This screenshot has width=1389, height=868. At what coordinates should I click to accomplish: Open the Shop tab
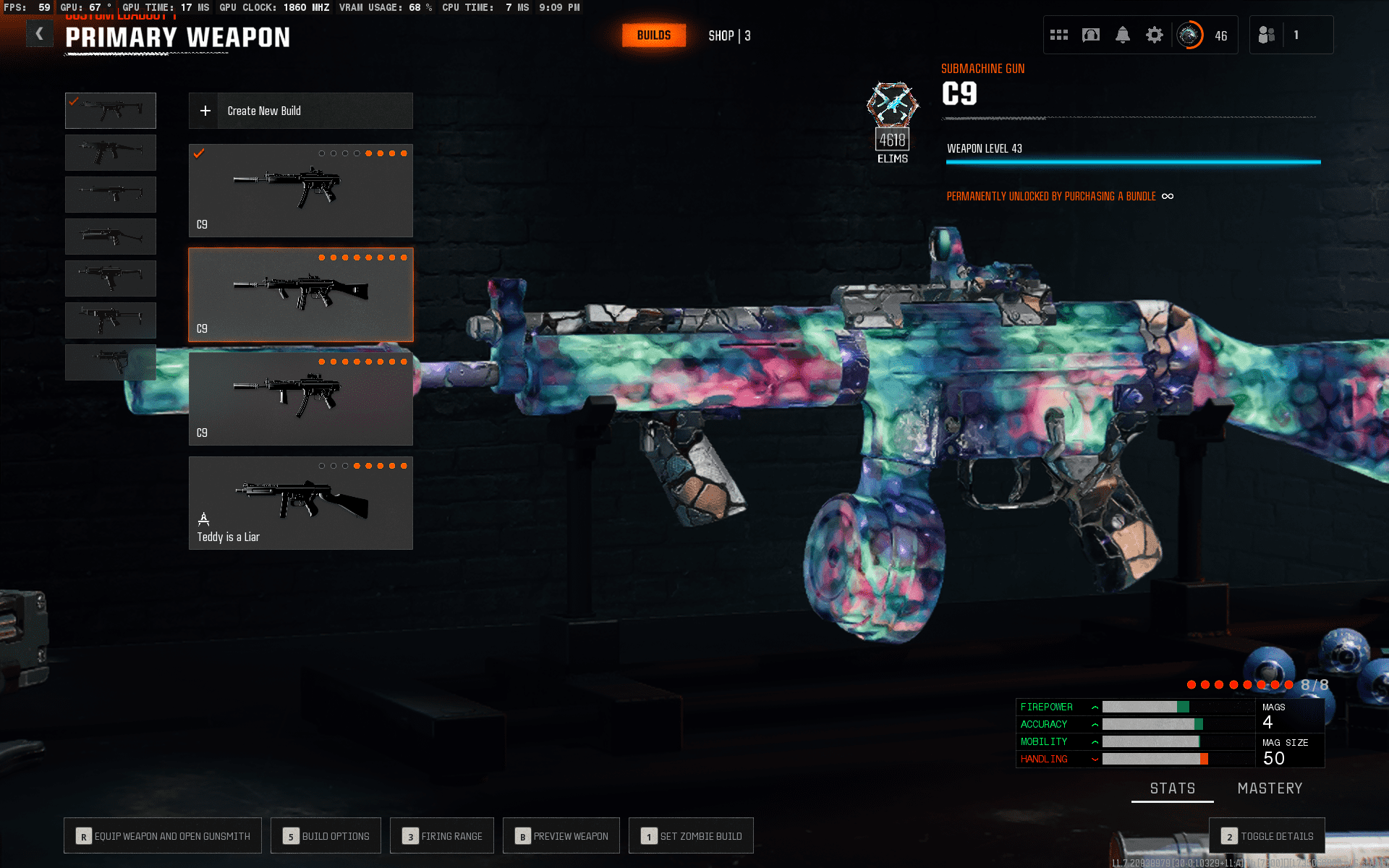(x=729, y=35)
